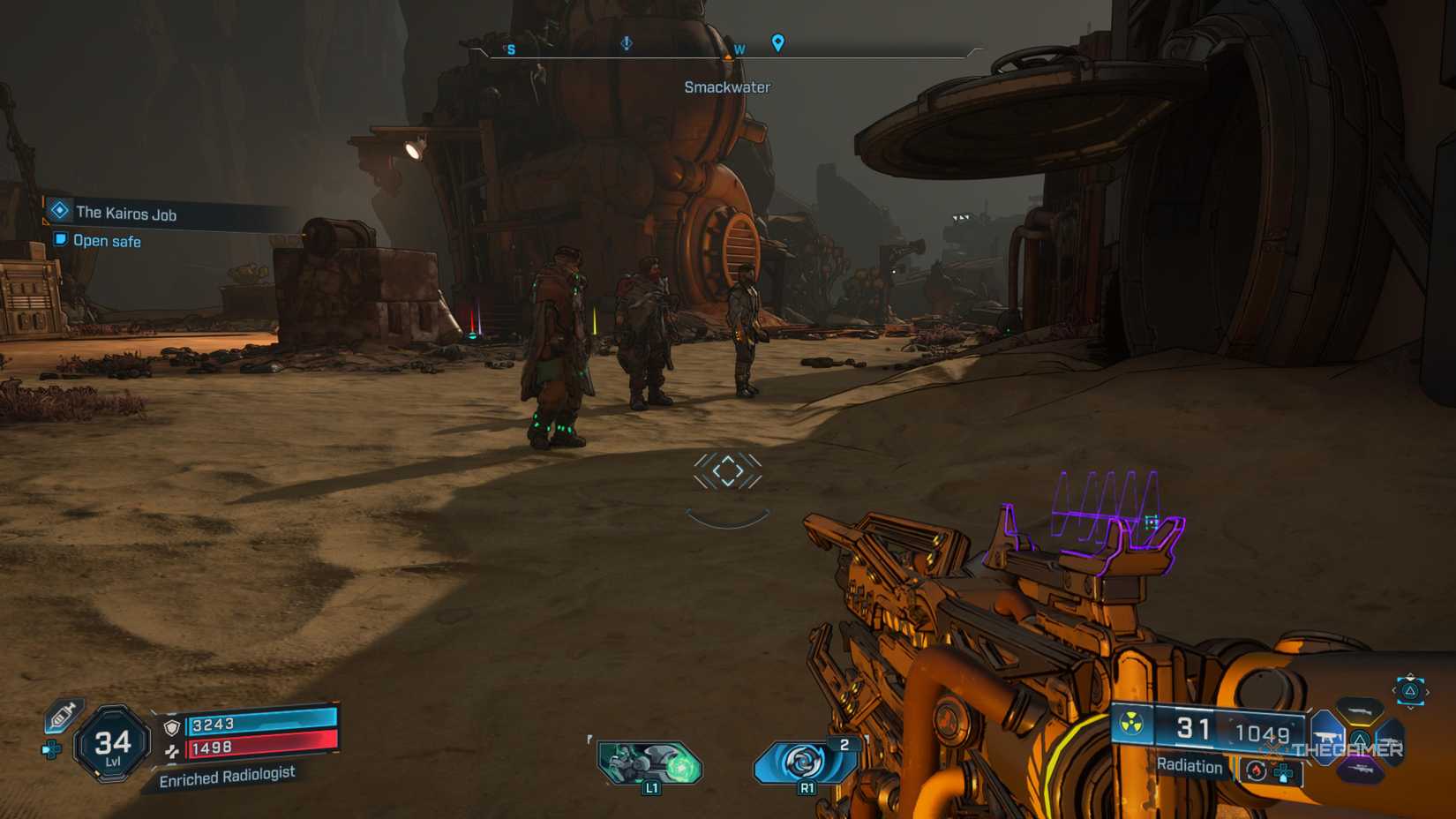Select the pistol slot in the weapon wheel
Screen dimensions: 1456x819
[x=1326, y=736]
